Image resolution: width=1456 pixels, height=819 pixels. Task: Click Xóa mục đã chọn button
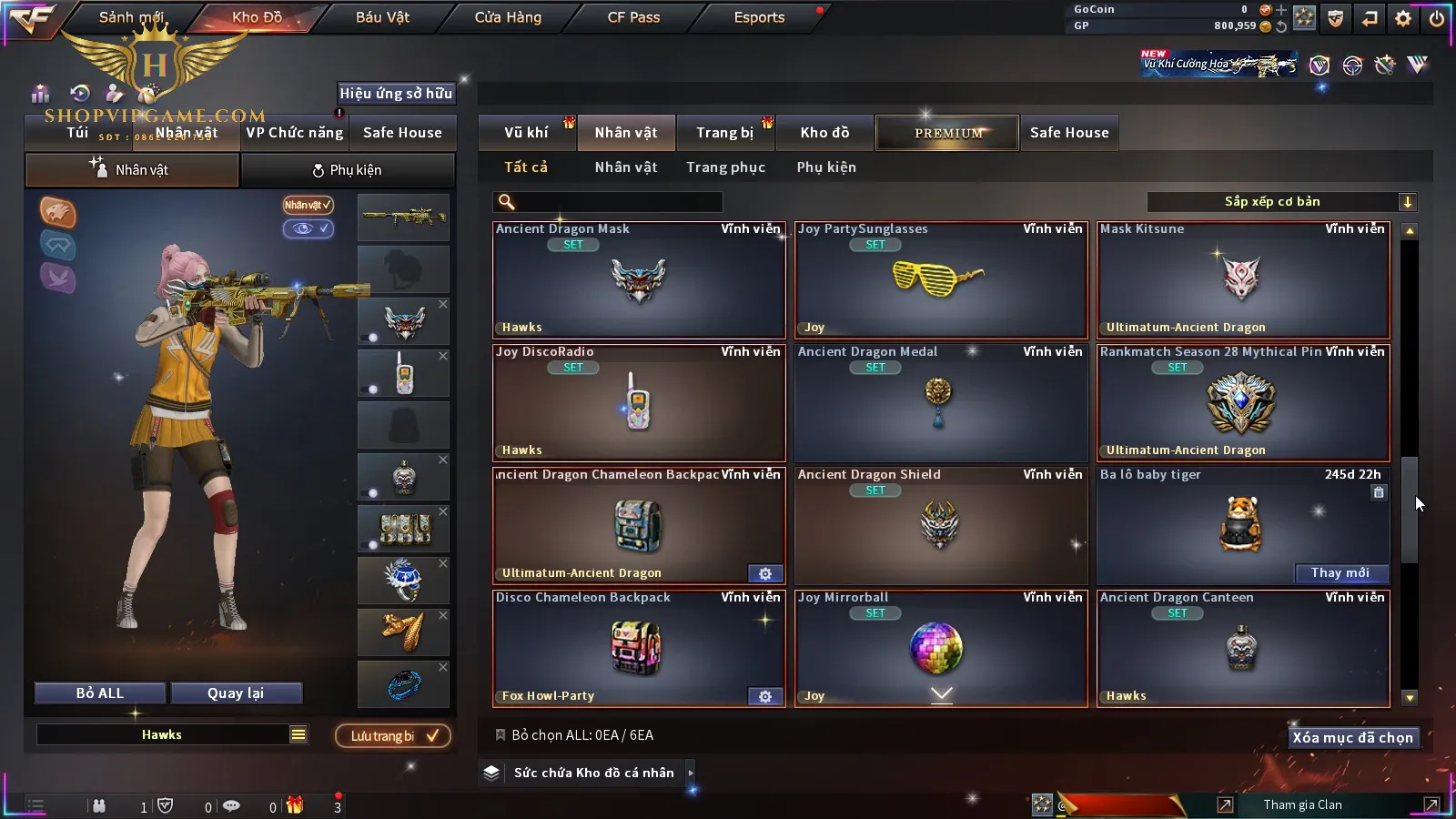tap(1352, 738)
